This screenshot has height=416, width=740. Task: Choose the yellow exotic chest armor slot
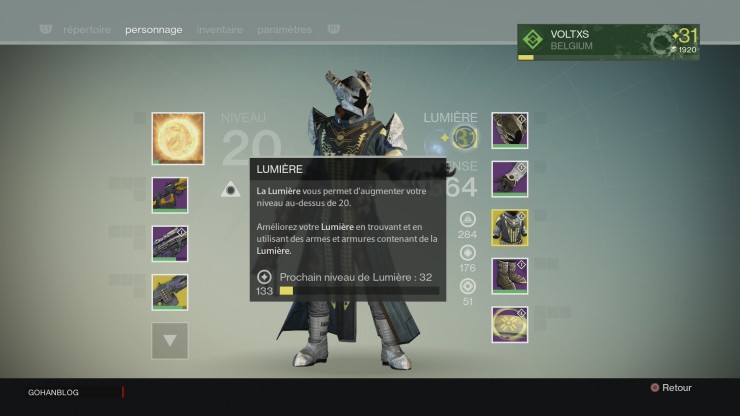pos(509,228)
